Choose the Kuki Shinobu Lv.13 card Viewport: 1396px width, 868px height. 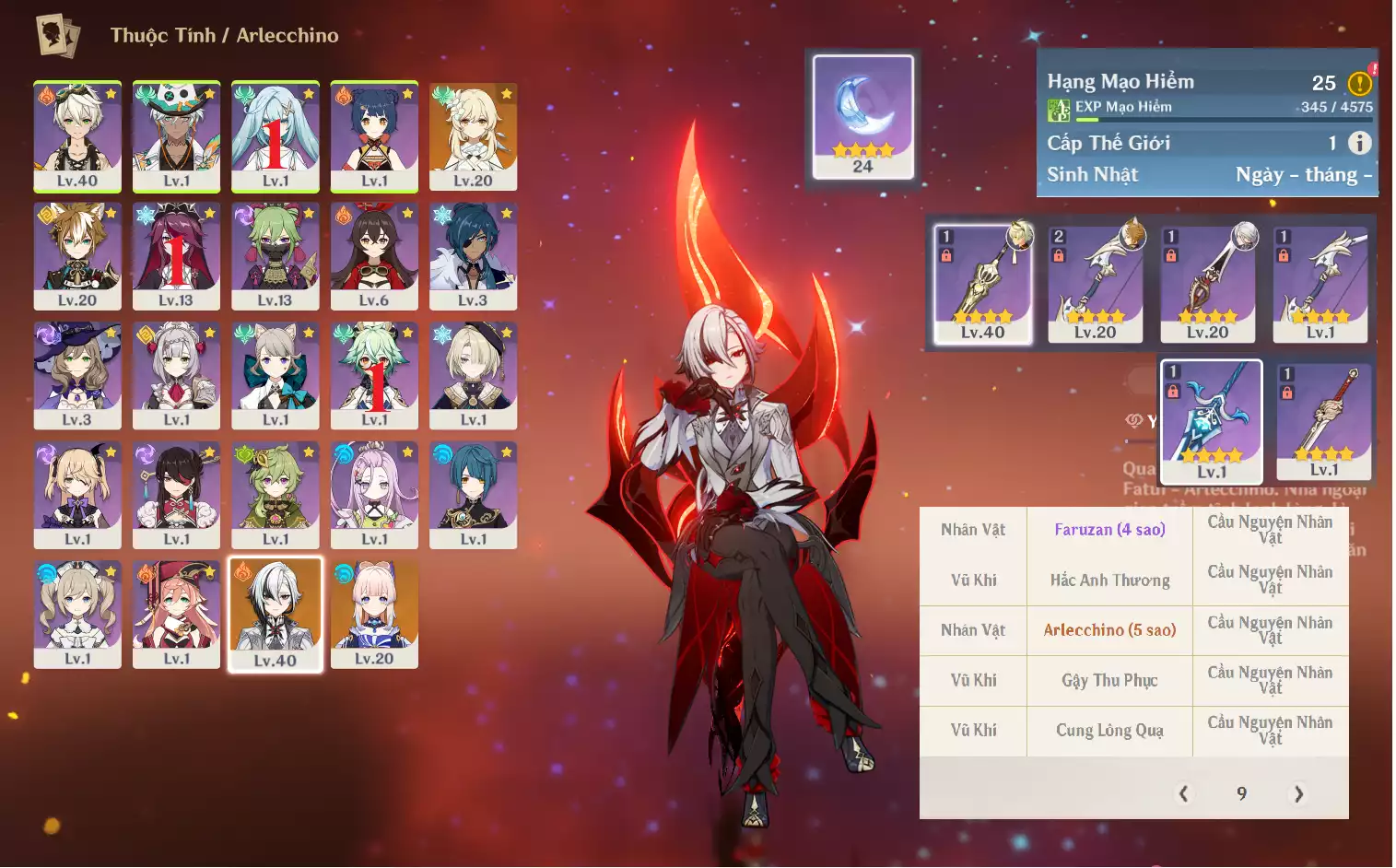tap(276, 256)
